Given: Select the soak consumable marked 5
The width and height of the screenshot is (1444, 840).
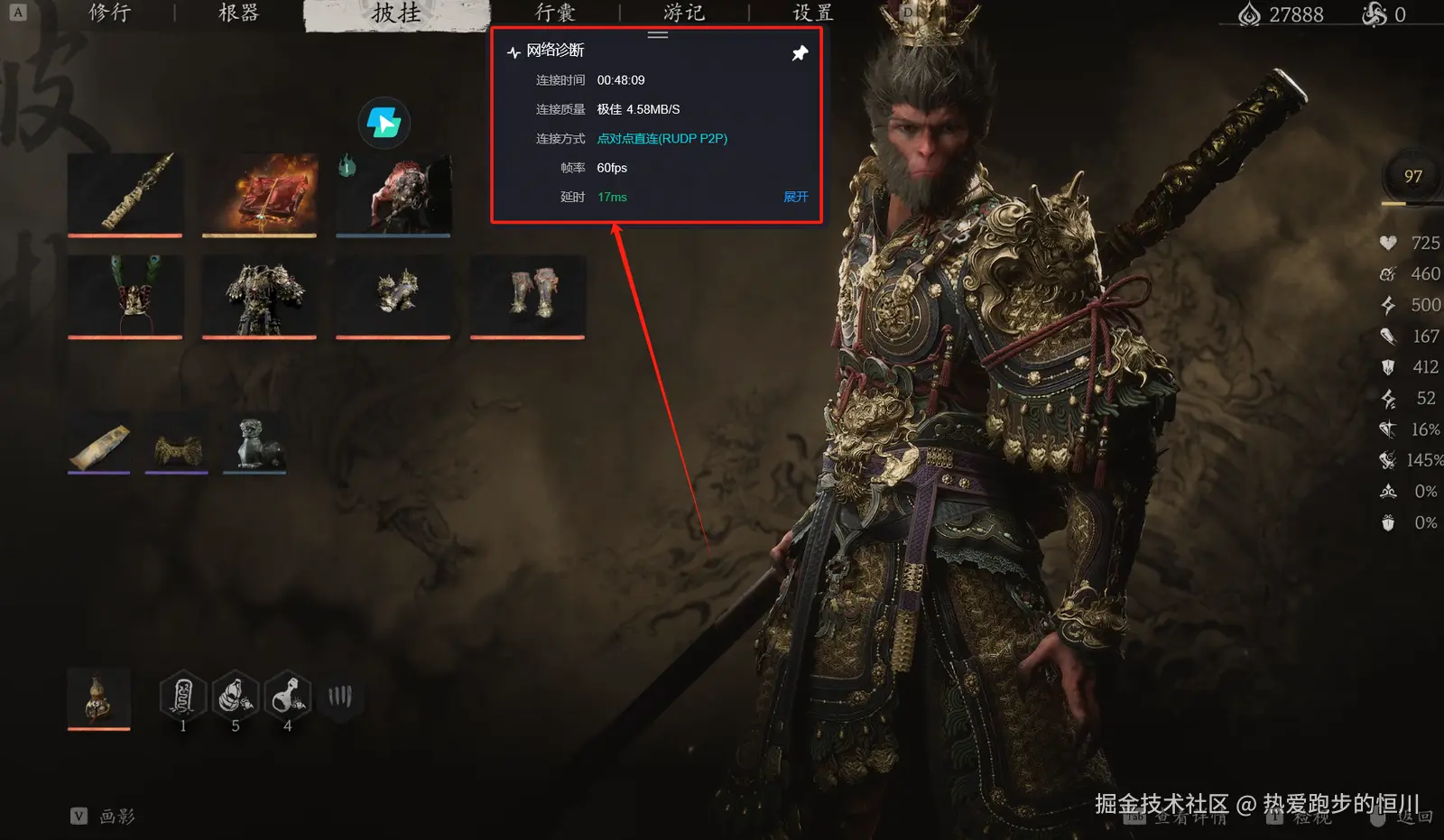Looking at the screenshot, I should point(235,695).
